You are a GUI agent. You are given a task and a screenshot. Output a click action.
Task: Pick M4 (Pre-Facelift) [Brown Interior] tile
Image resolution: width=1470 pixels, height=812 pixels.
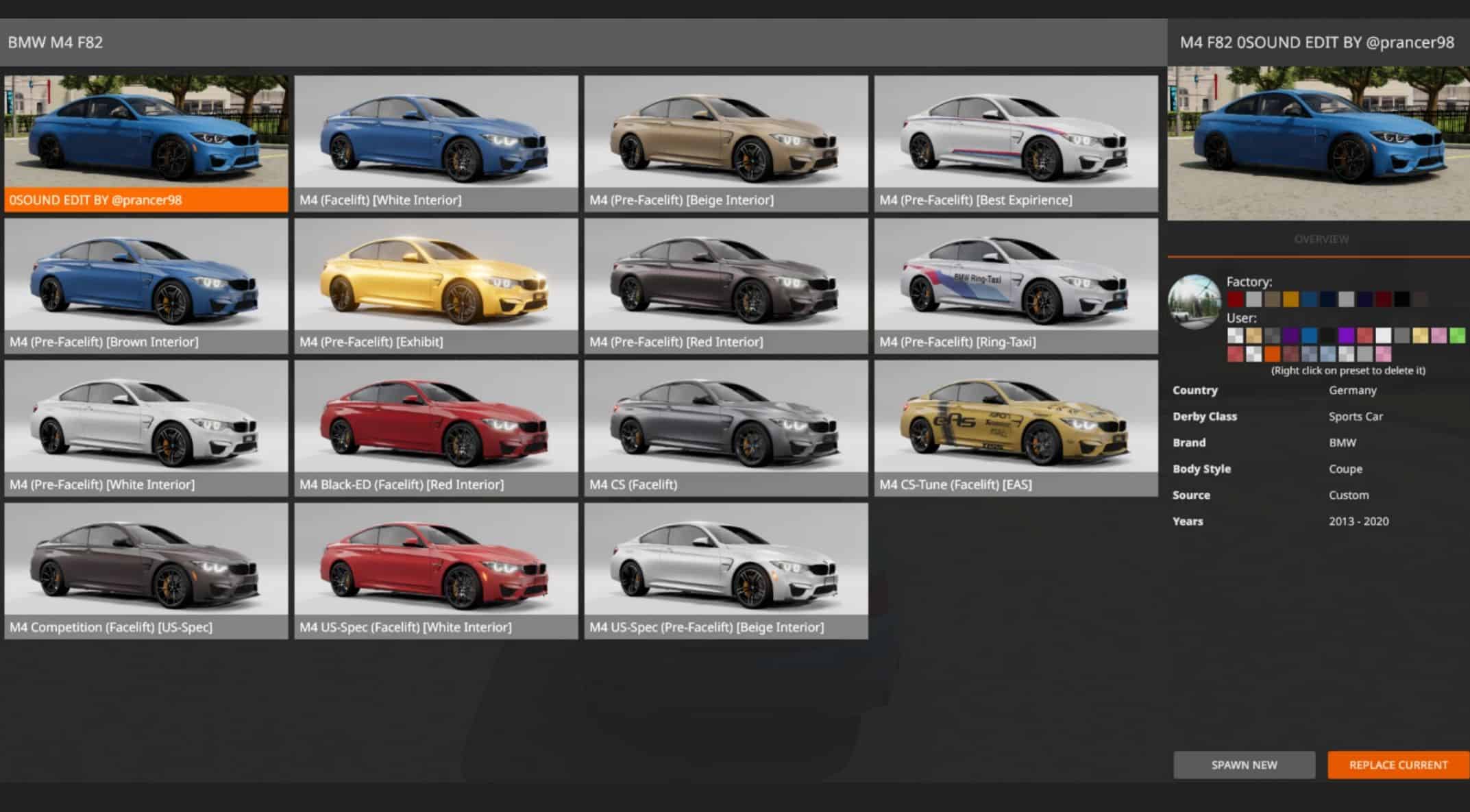pos(146,285)
